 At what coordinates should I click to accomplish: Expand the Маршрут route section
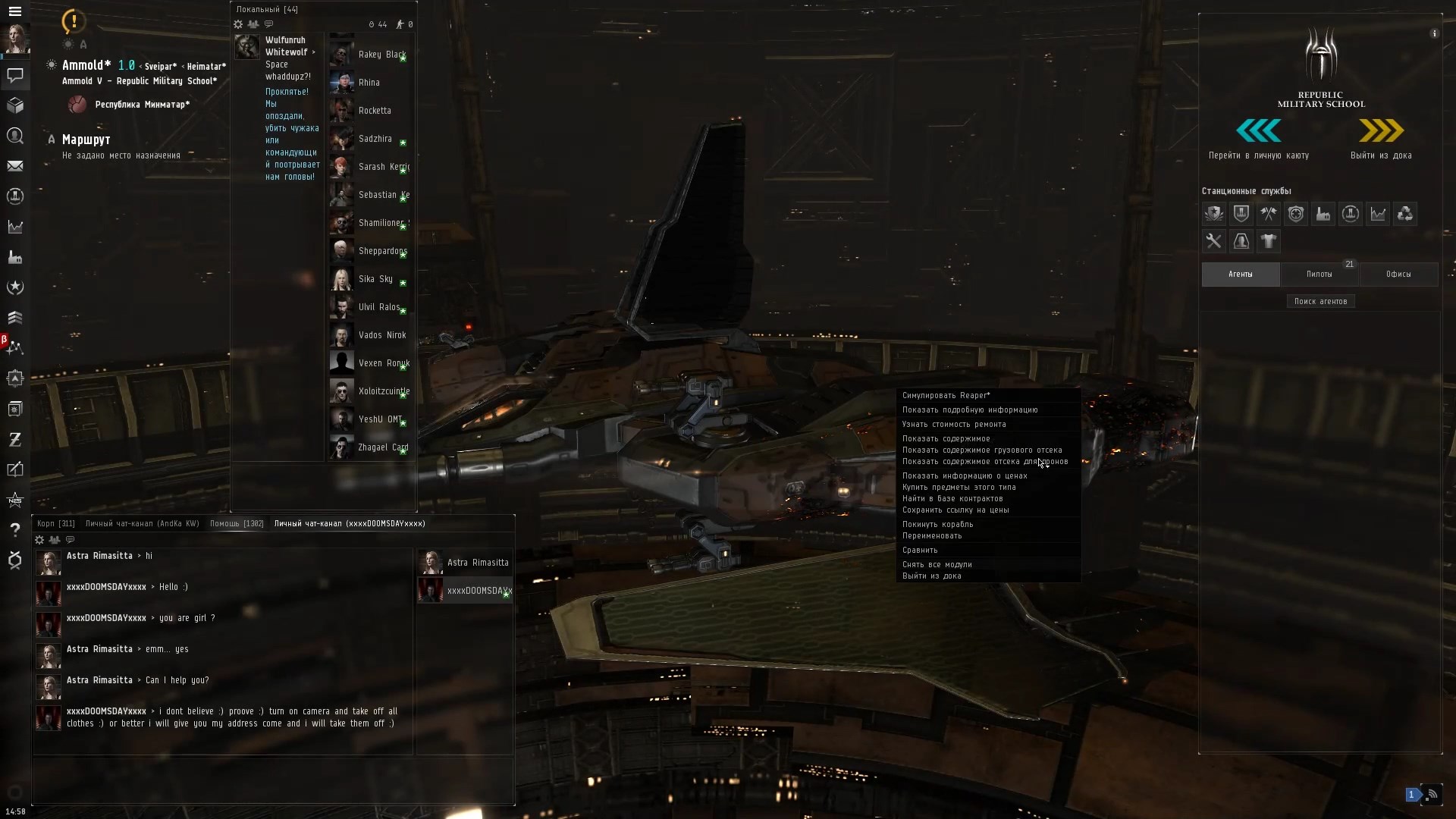coord(51,140)
